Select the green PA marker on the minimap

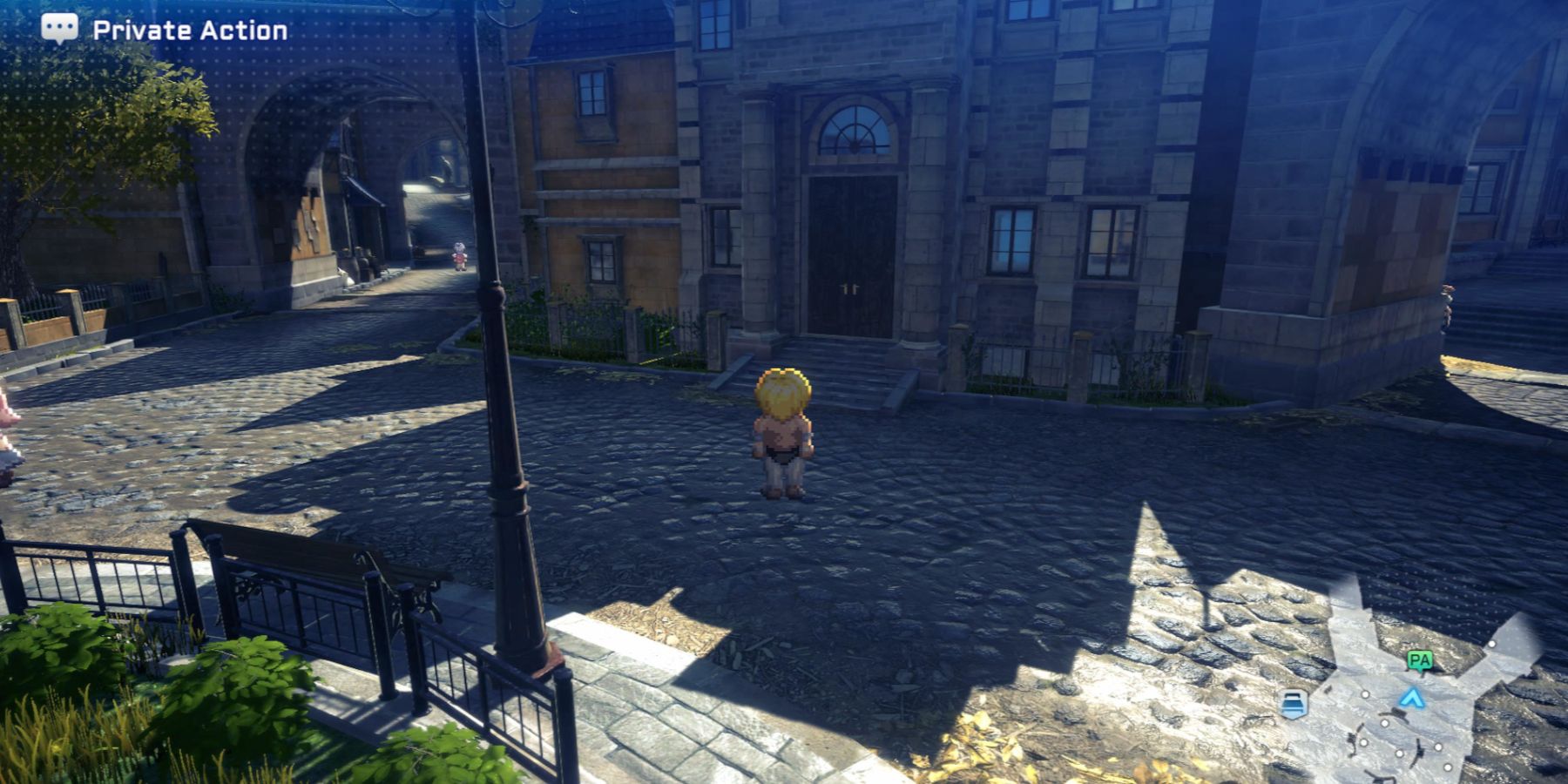(1419, 660)
